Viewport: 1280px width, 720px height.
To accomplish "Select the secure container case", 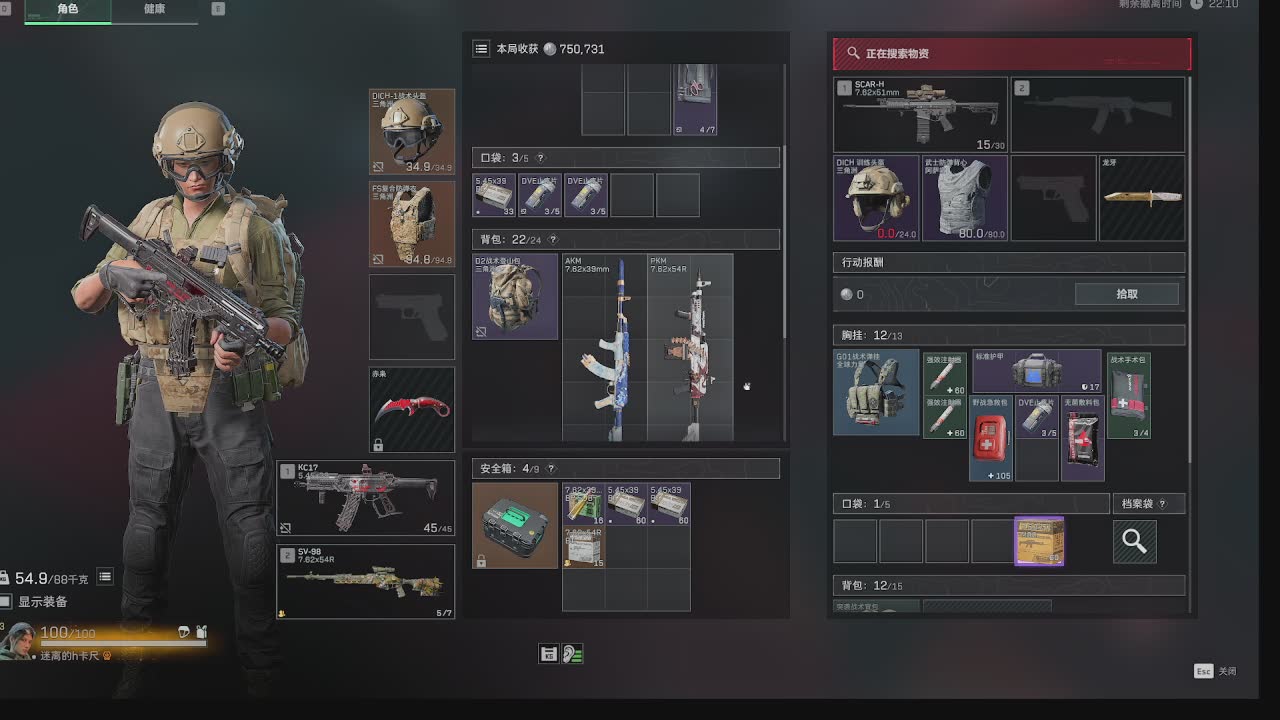I will [x=515, y=525].
